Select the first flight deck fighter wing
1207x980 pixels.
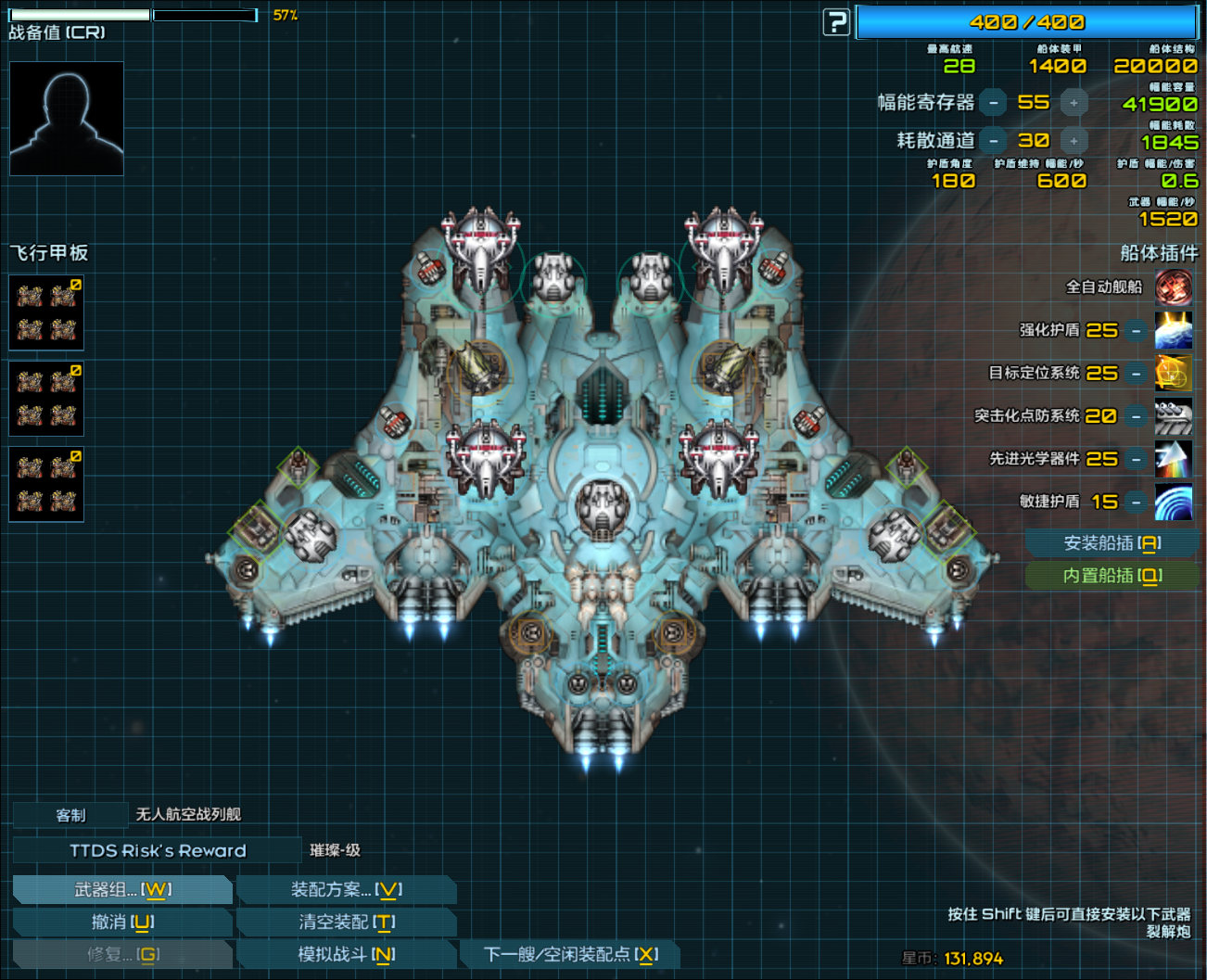click(x=46, y=312)
